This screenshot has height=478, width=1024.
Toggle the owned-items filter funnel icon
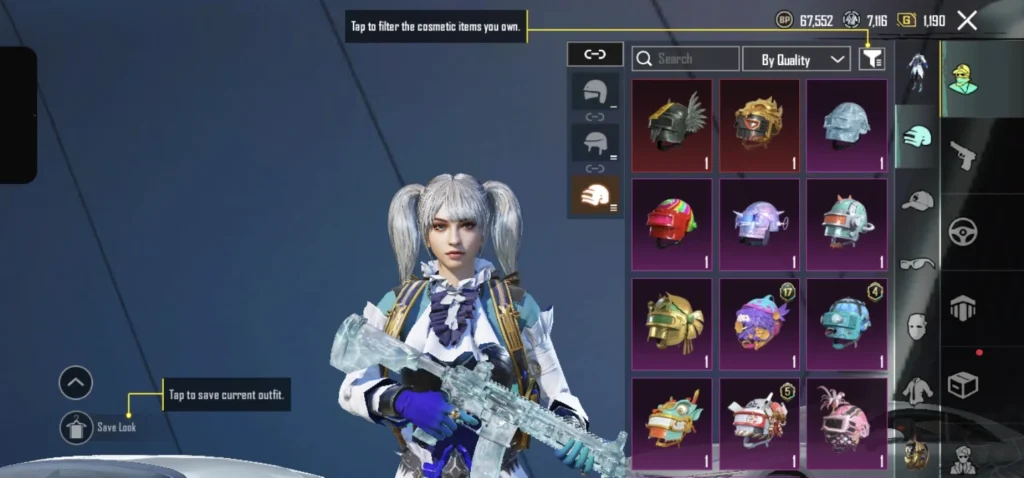click(x=871, y=60)
